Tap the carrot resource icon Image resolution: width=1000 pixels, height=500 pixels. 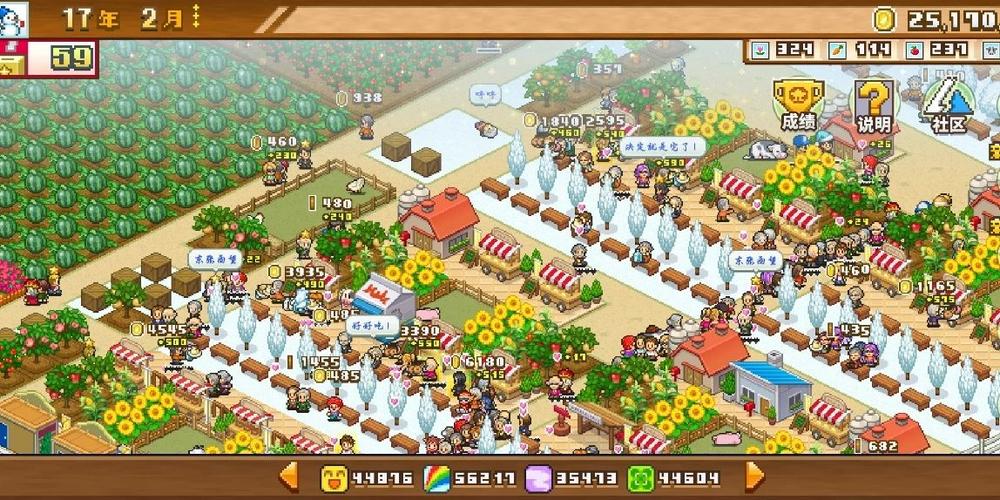(838, 48)
